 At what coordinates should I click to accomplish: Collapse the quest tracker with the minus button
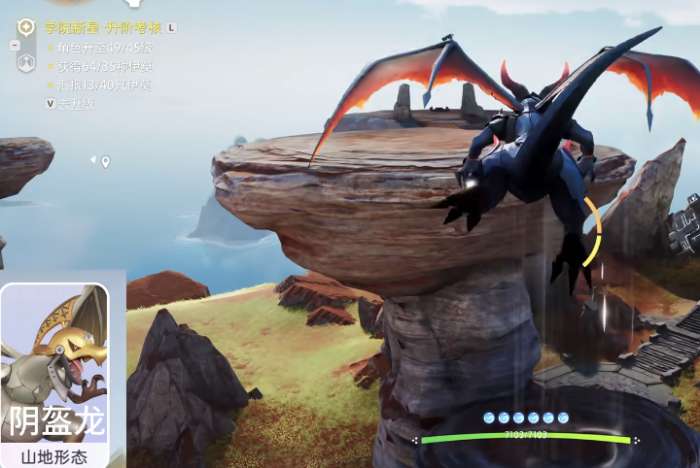[x=14, y=45]
